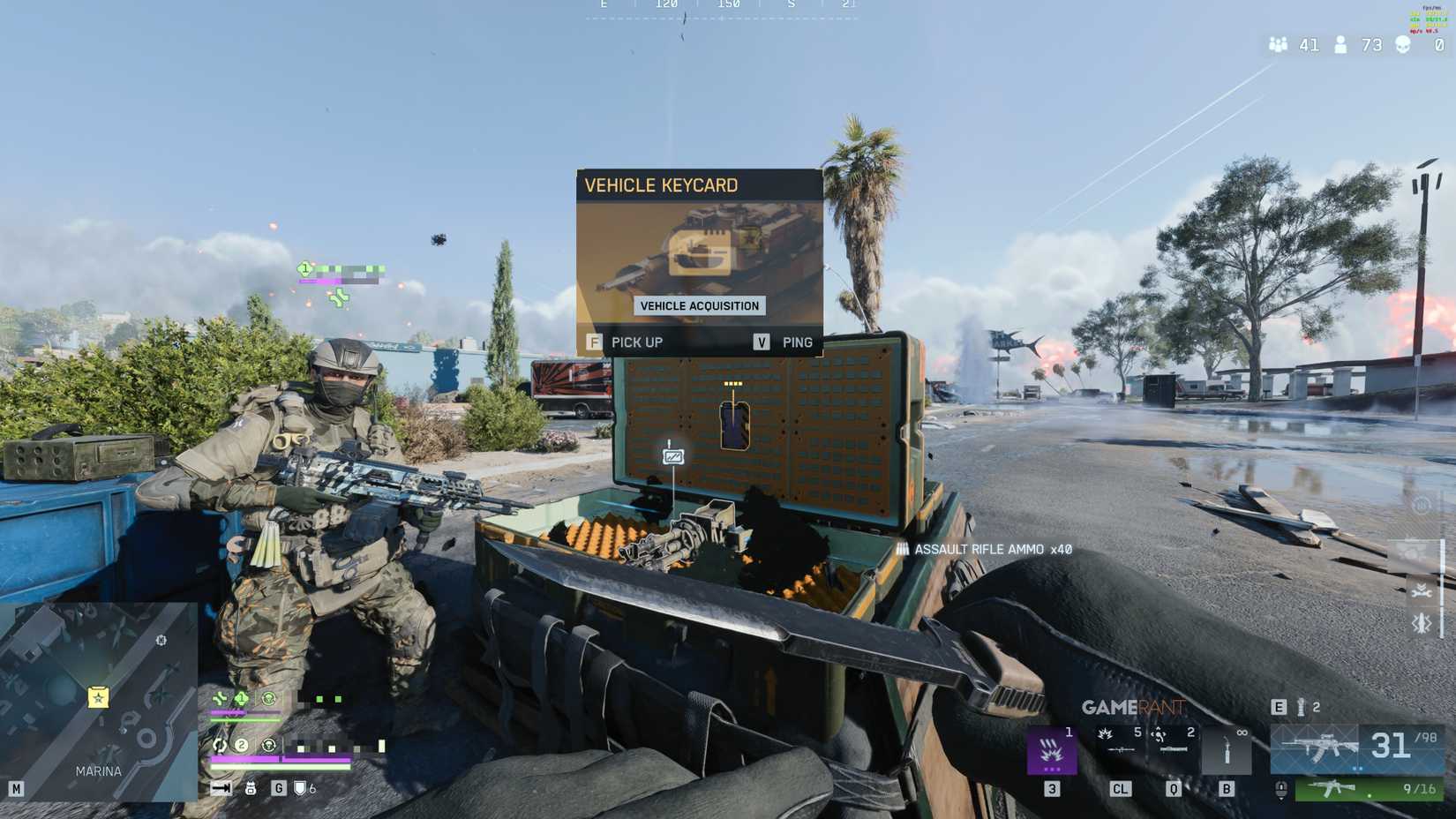Click the repair wrench icon on the right edge
Screen dimensions: 1456x819
pos(1422,592)
